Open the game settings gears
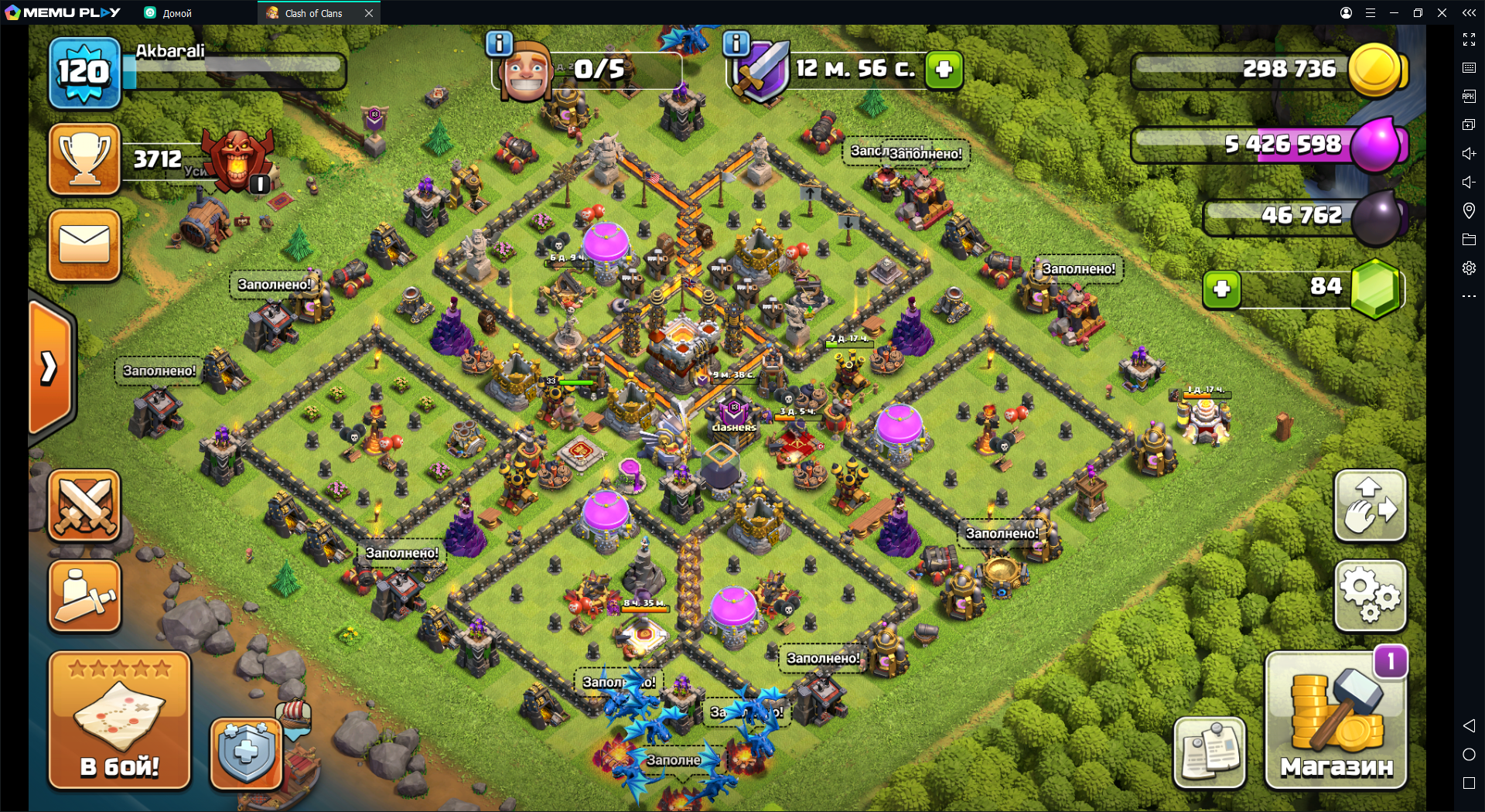This screenshot has height=812, width=1485. [1370, 596]
